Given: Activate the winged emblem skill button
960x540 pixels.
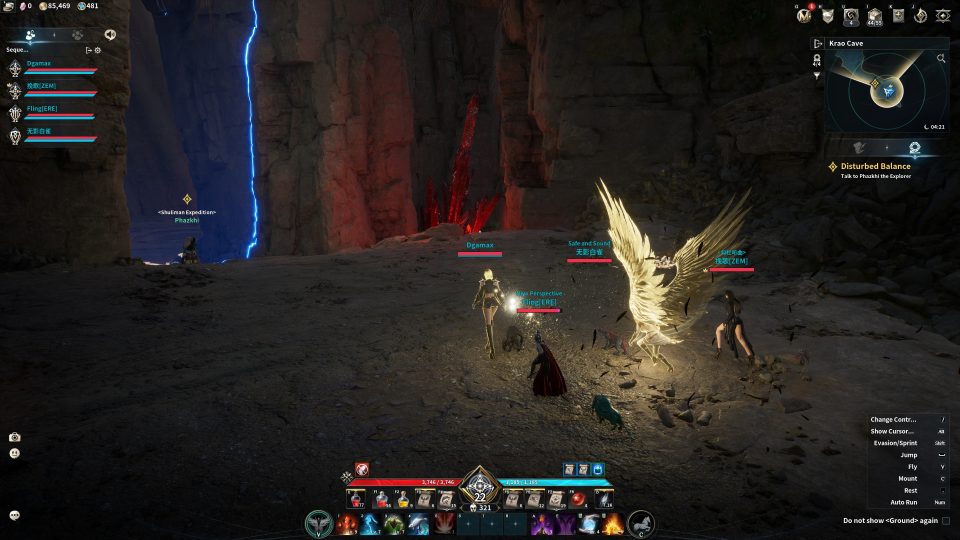Looking at the screenshot, I should pyautogui.click(x=320, y=523).
